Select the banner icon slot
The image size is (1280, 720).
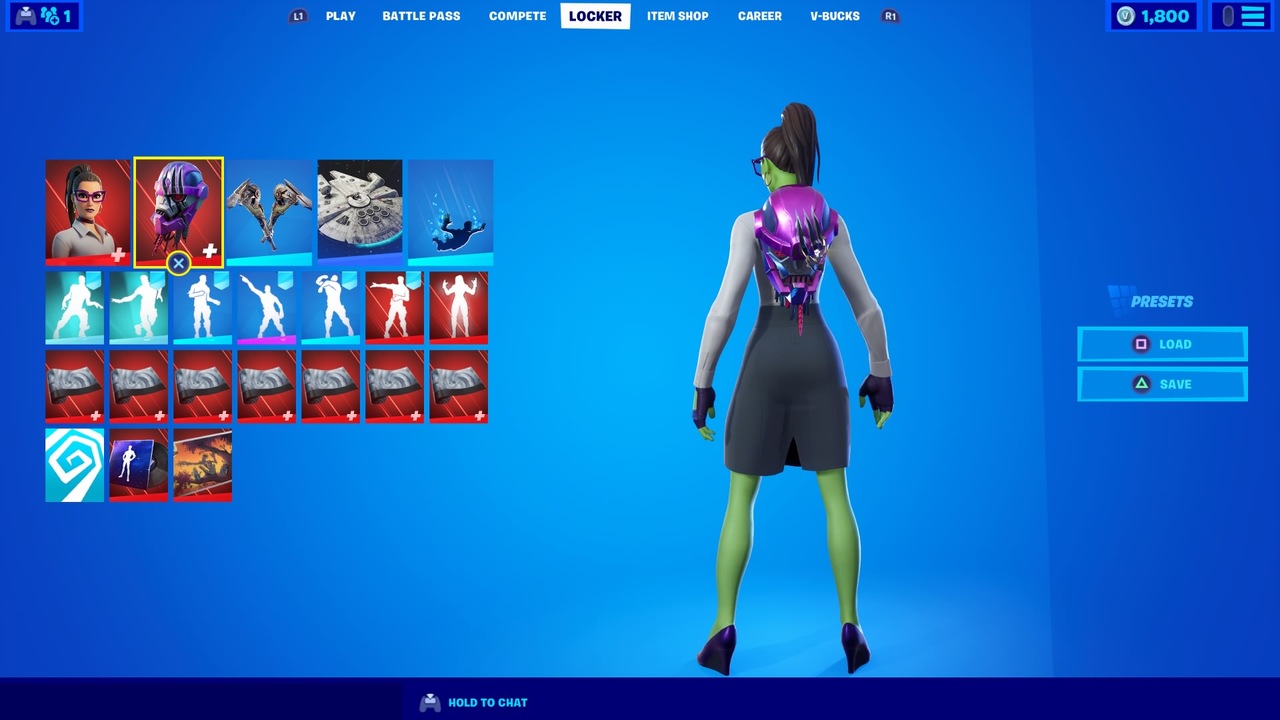click(74, 465)
